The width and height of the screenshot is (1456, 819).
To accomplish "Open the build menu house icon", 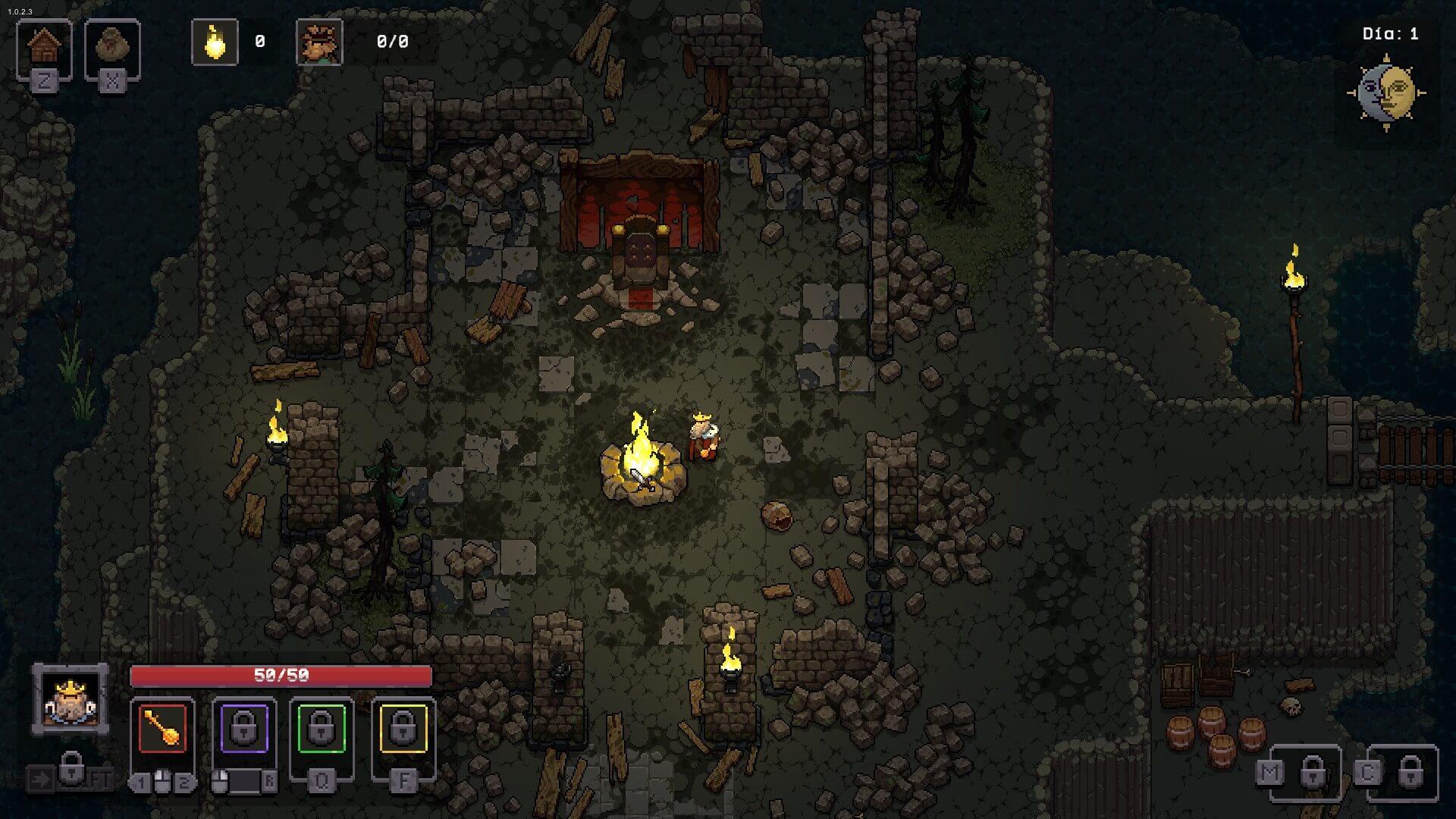I will tap(44, 47).
